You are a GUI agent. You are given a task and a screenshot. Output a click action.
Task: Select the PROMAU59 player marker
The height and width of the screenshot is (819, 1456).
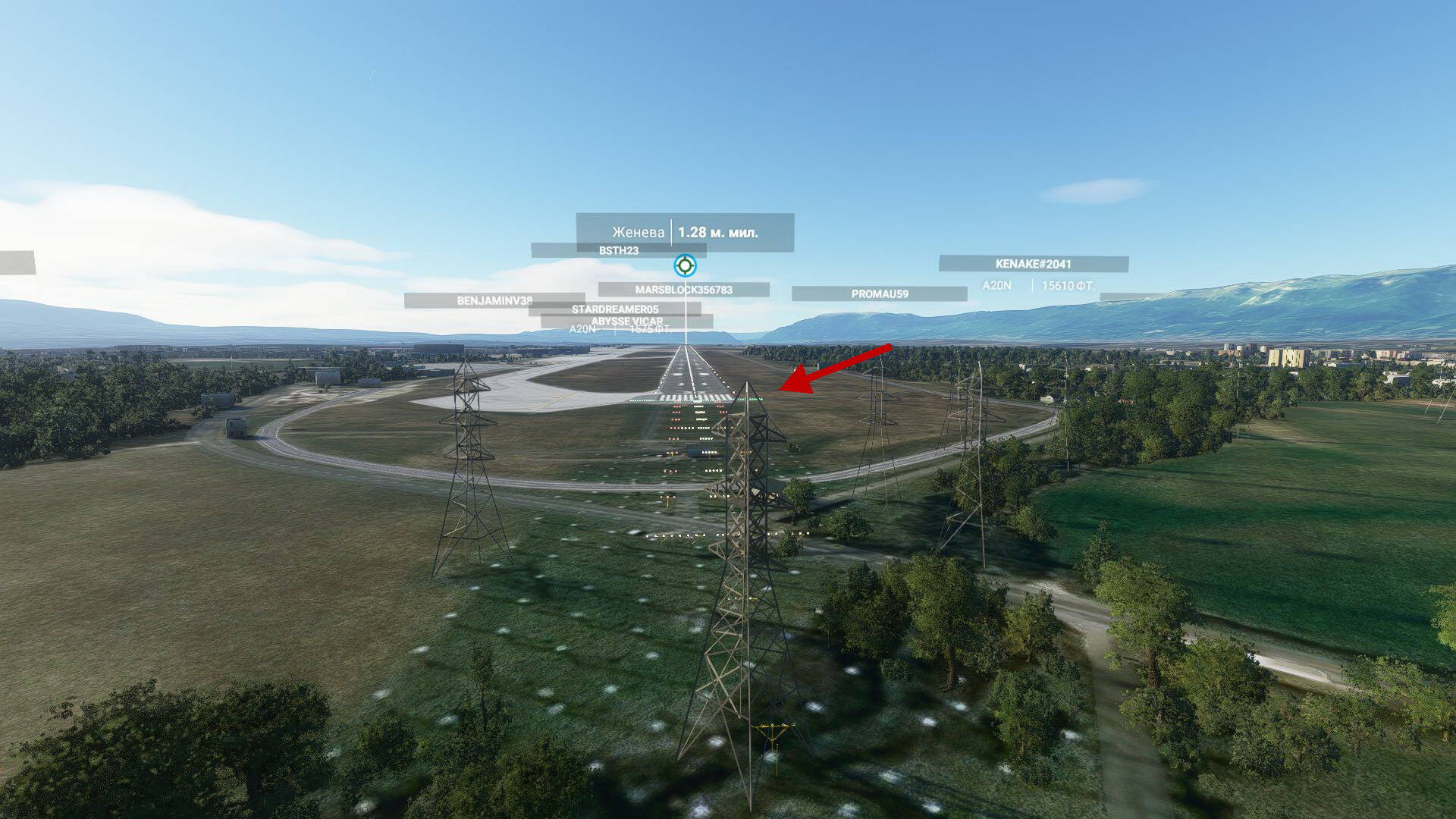coord(880,292)
